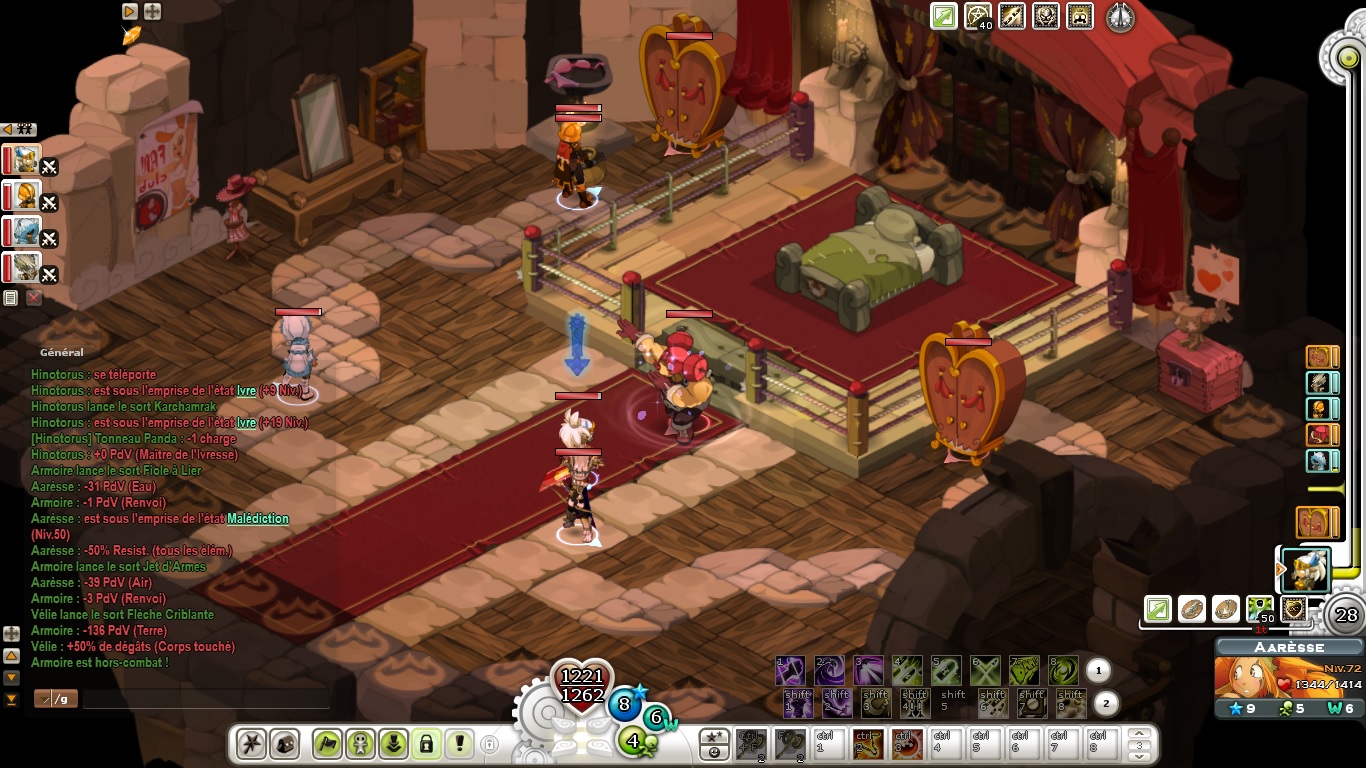
Task: Switch to spell bar page 2
Action: tap(1105, 704)
